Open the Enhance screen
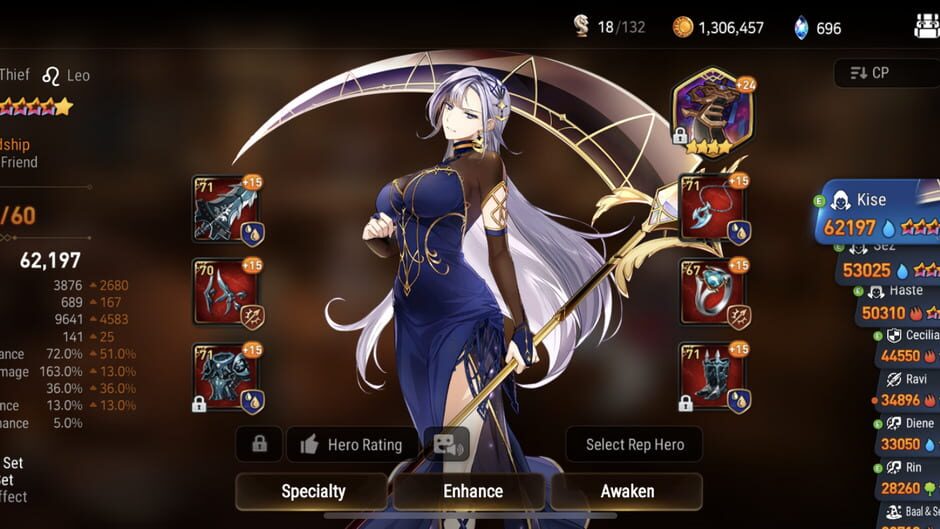The width and height of the screenshot is (940, 529). point(472,491)
